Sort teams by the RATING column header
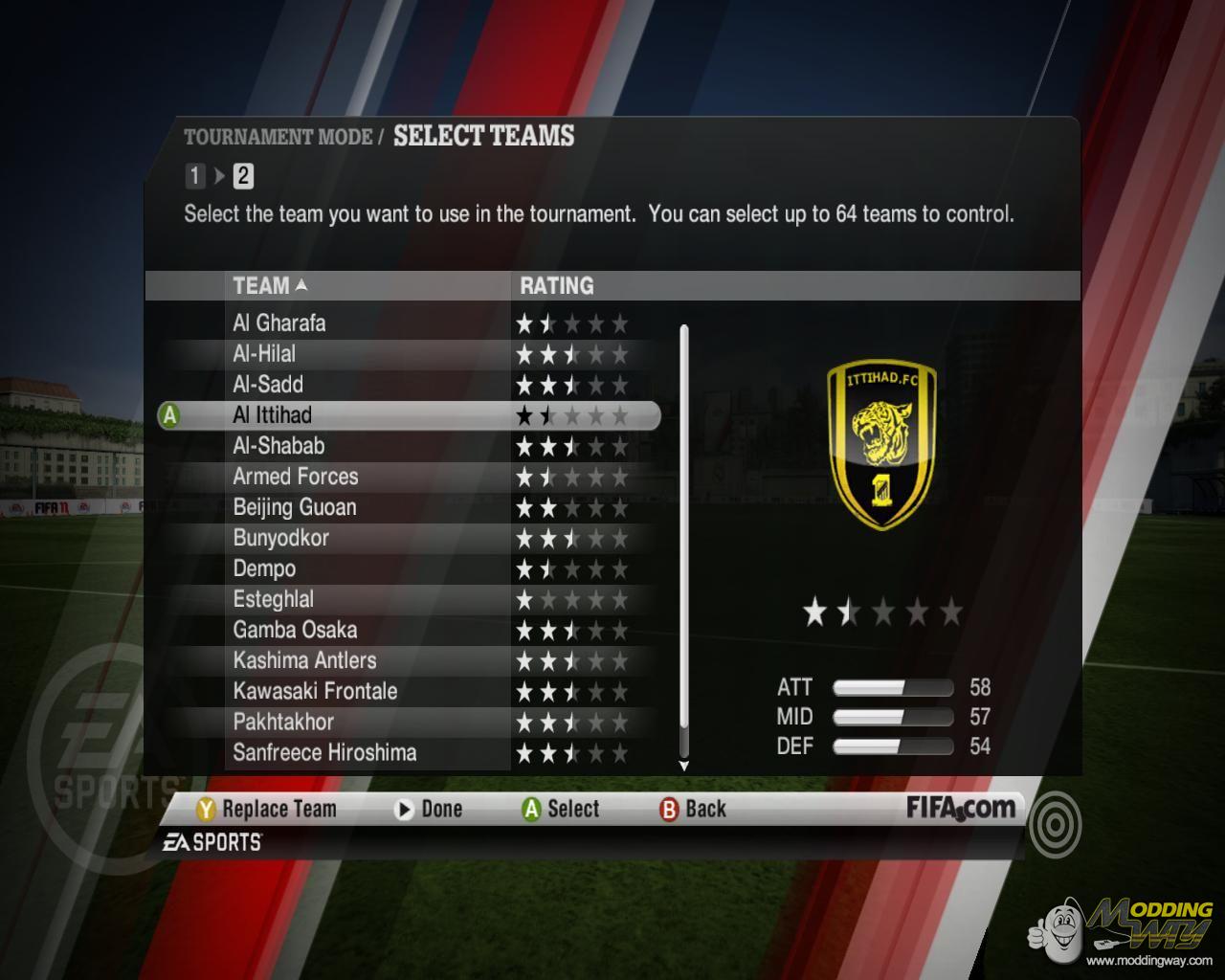Image resolution: width=1225 pixels, height=980 pixels. (x=556, y=285)
